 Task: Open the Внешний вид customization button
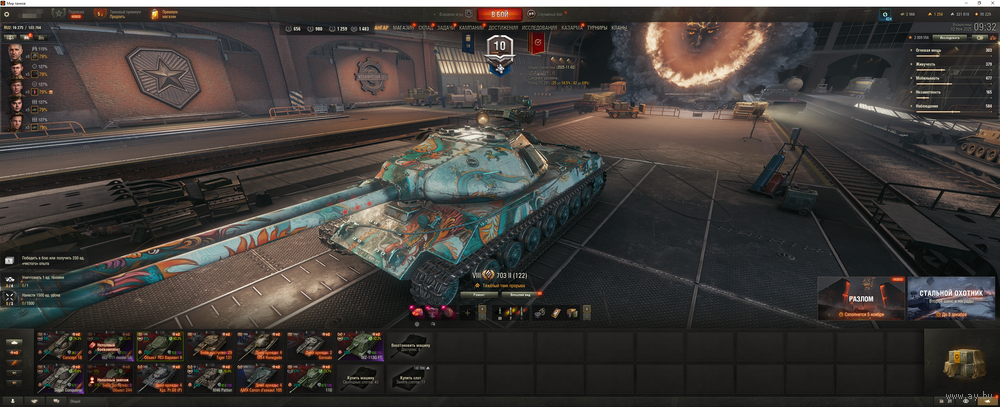[x=519, y=295]
